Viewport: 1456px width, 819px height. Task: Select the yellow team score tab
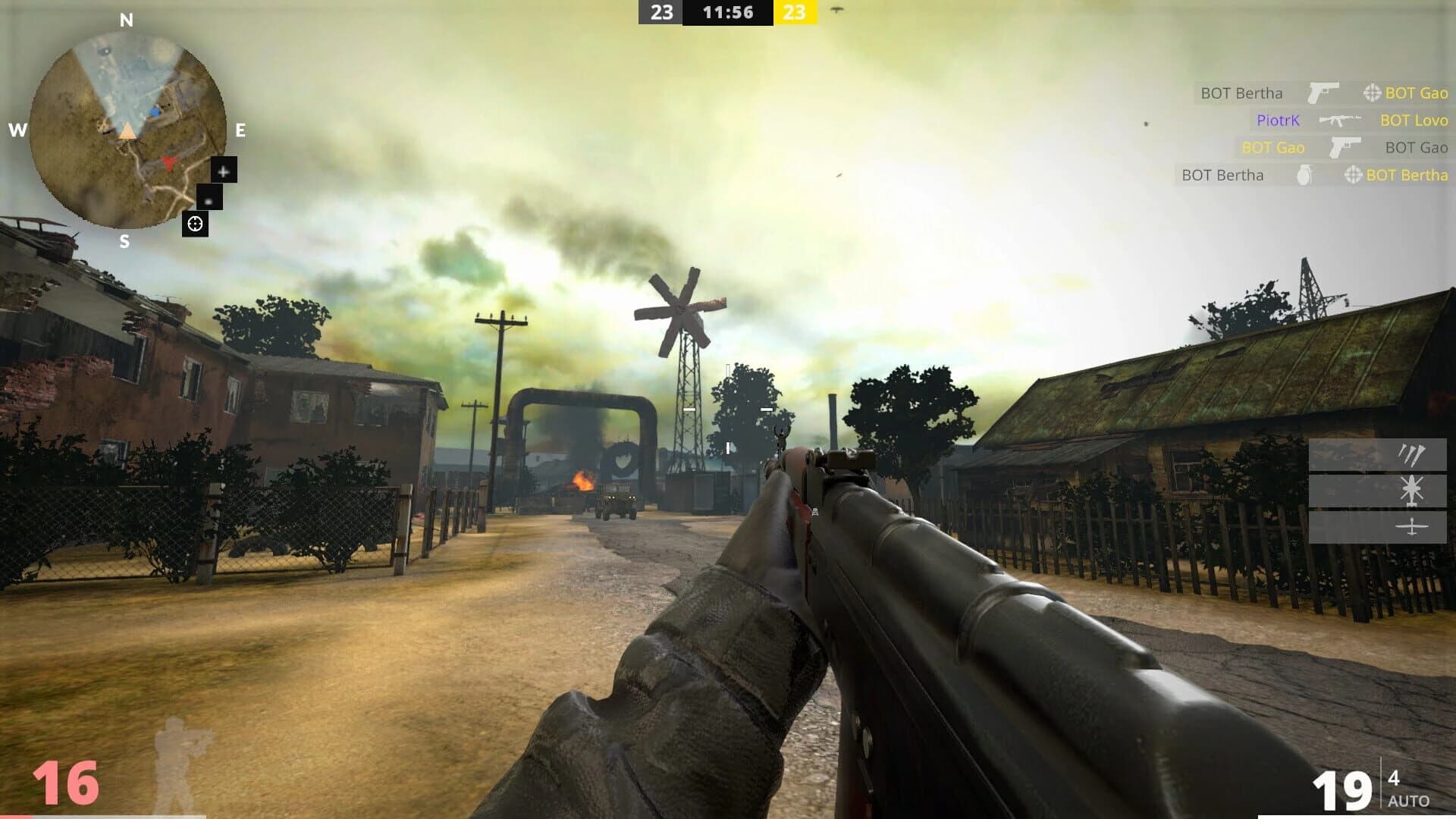coord(795,12)
